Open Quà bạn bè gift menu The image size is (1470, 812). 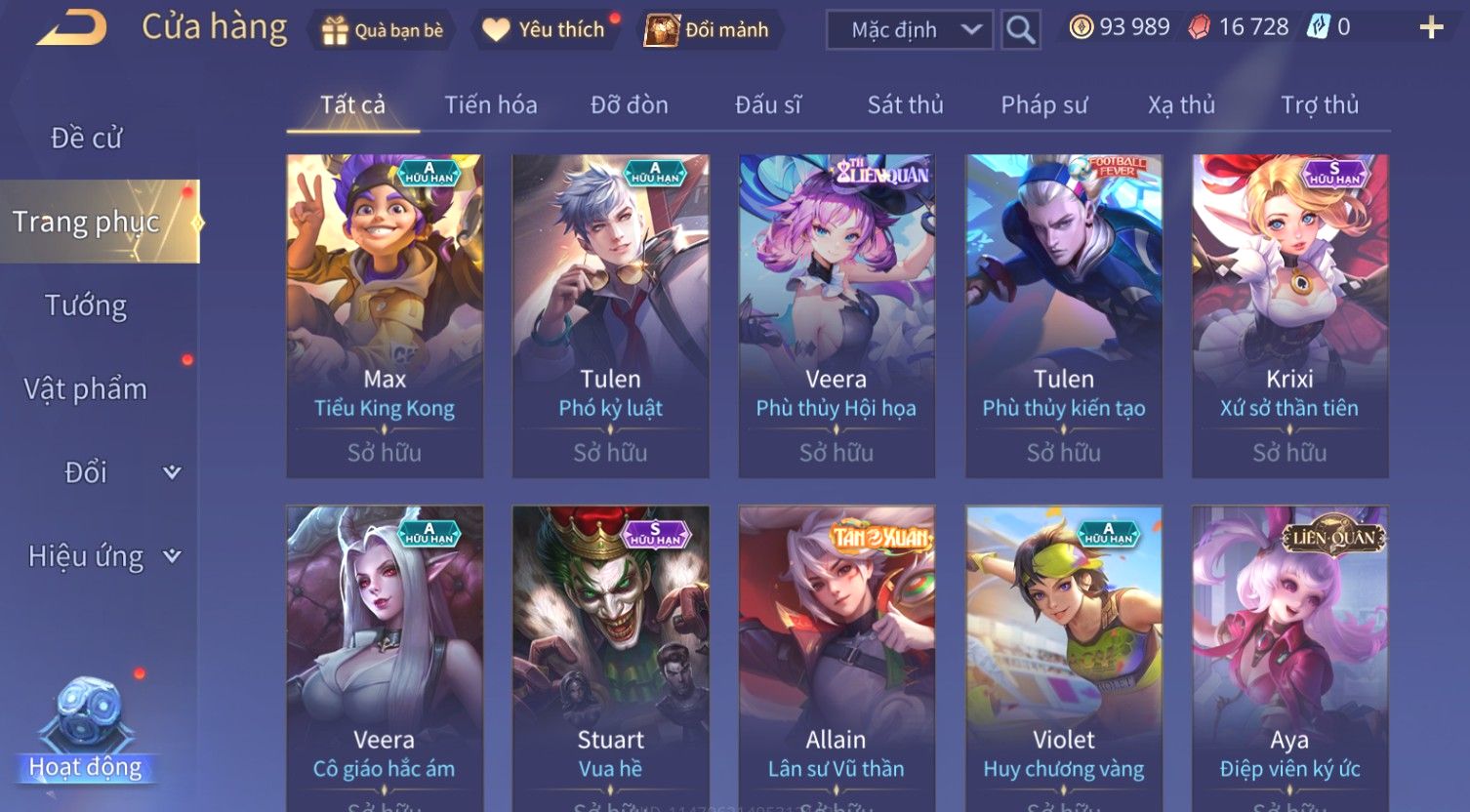click(x=383, y=30)
